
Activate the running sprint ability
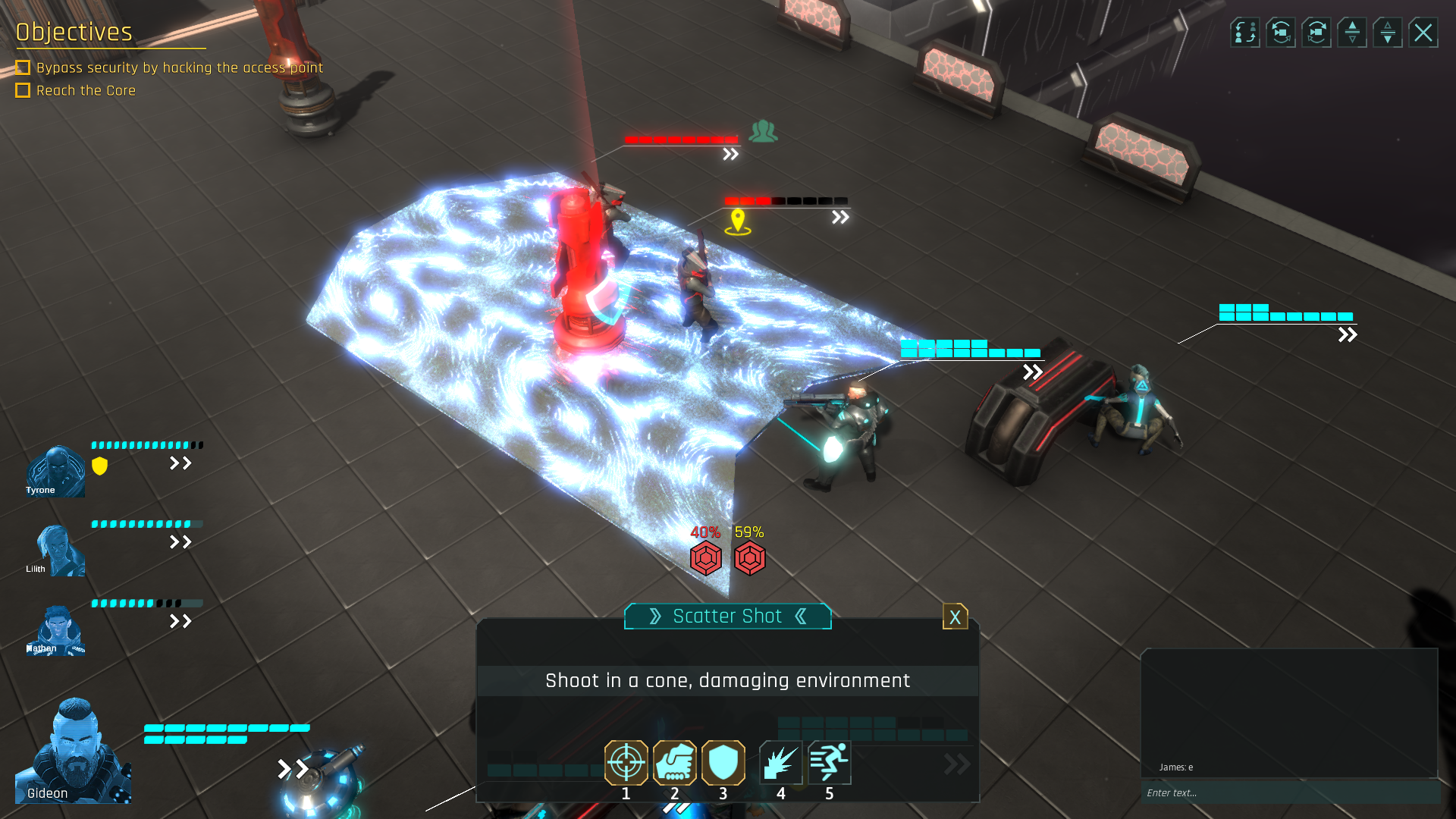click(829, 762)
